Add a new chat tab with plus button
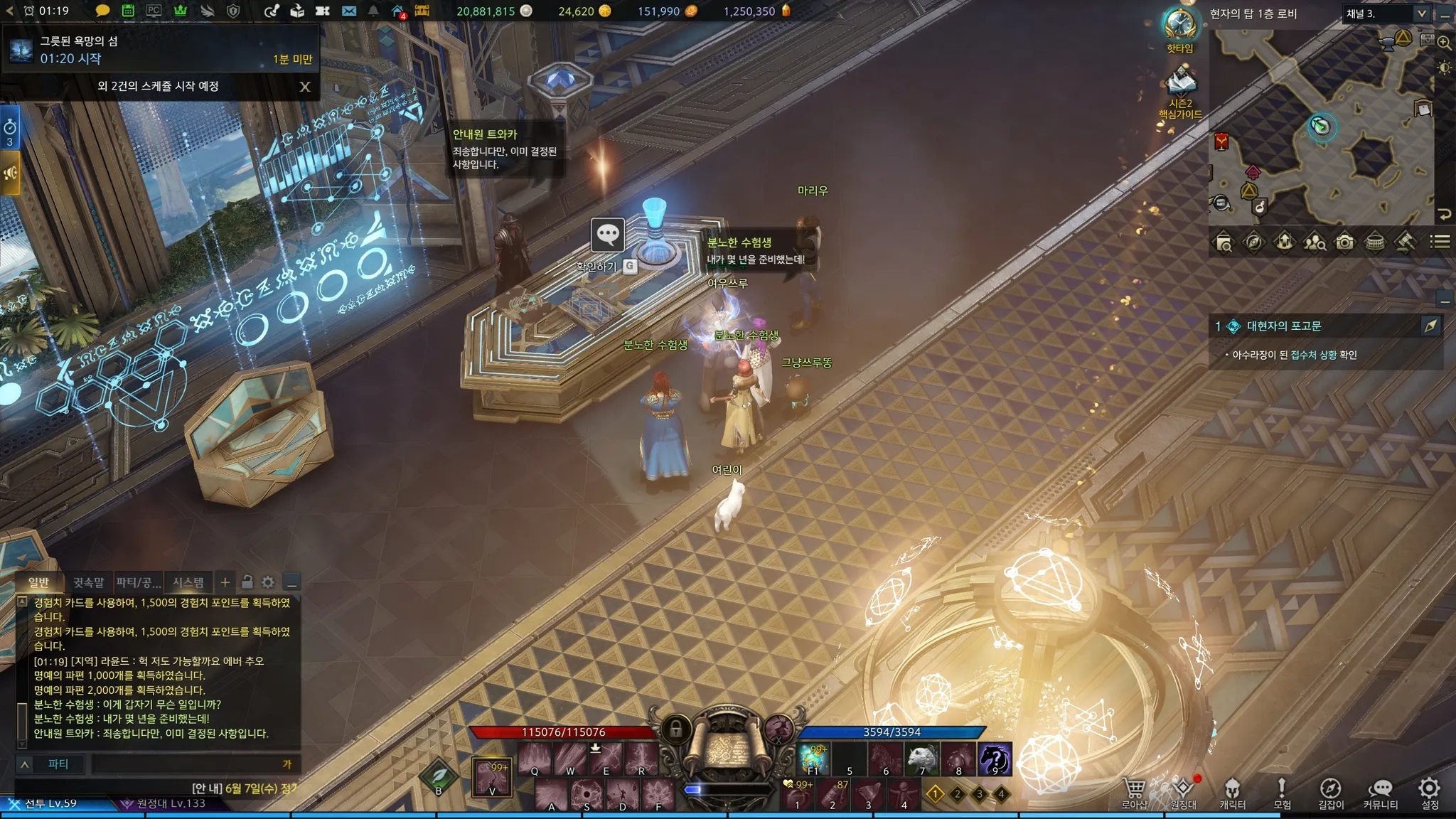 click(225, 582)
